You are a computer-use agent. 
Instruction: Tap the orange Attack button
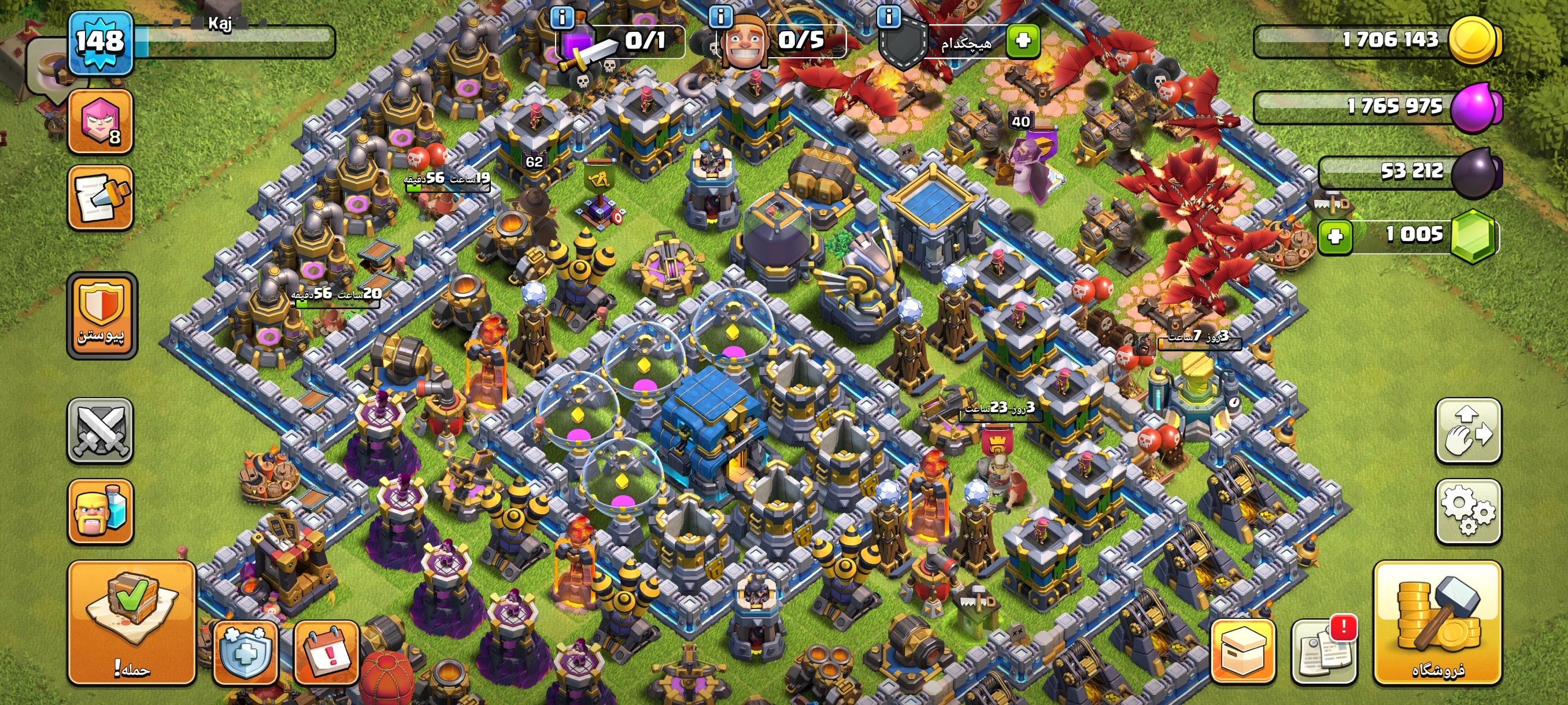tap(131, 622)
